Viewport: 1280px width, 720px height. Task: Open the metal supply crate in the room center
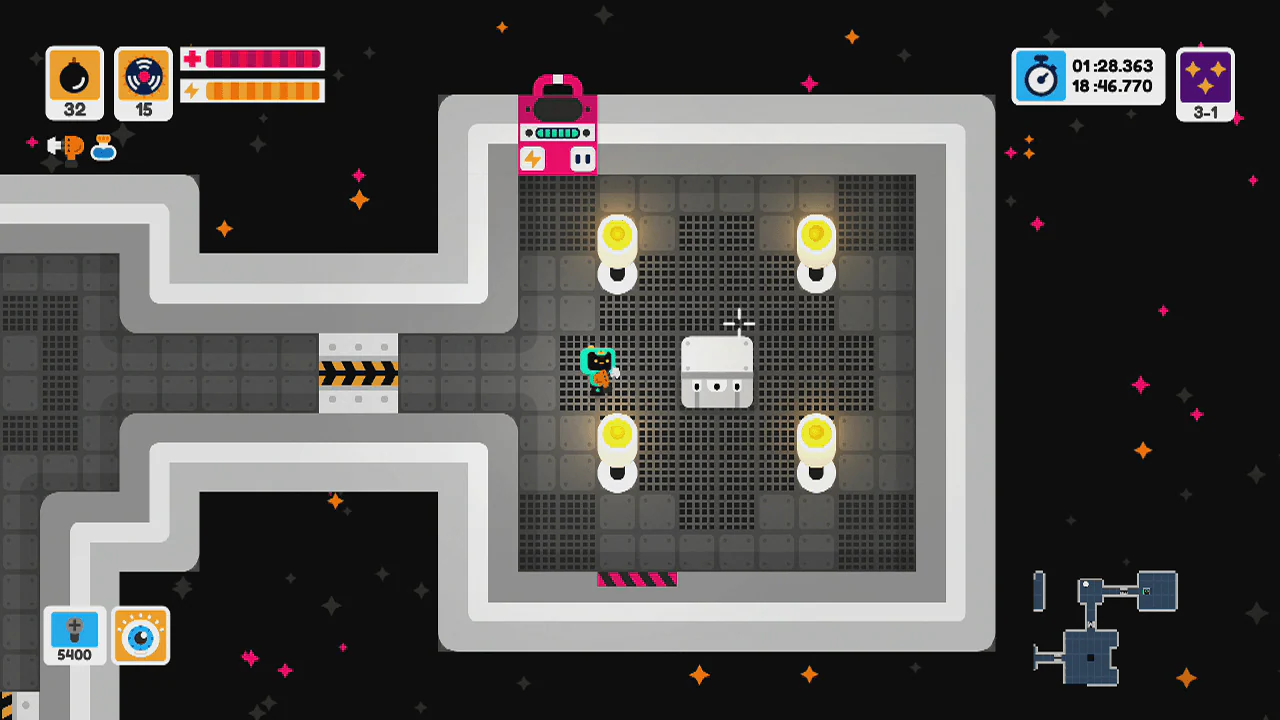click(x=718, y=372)
